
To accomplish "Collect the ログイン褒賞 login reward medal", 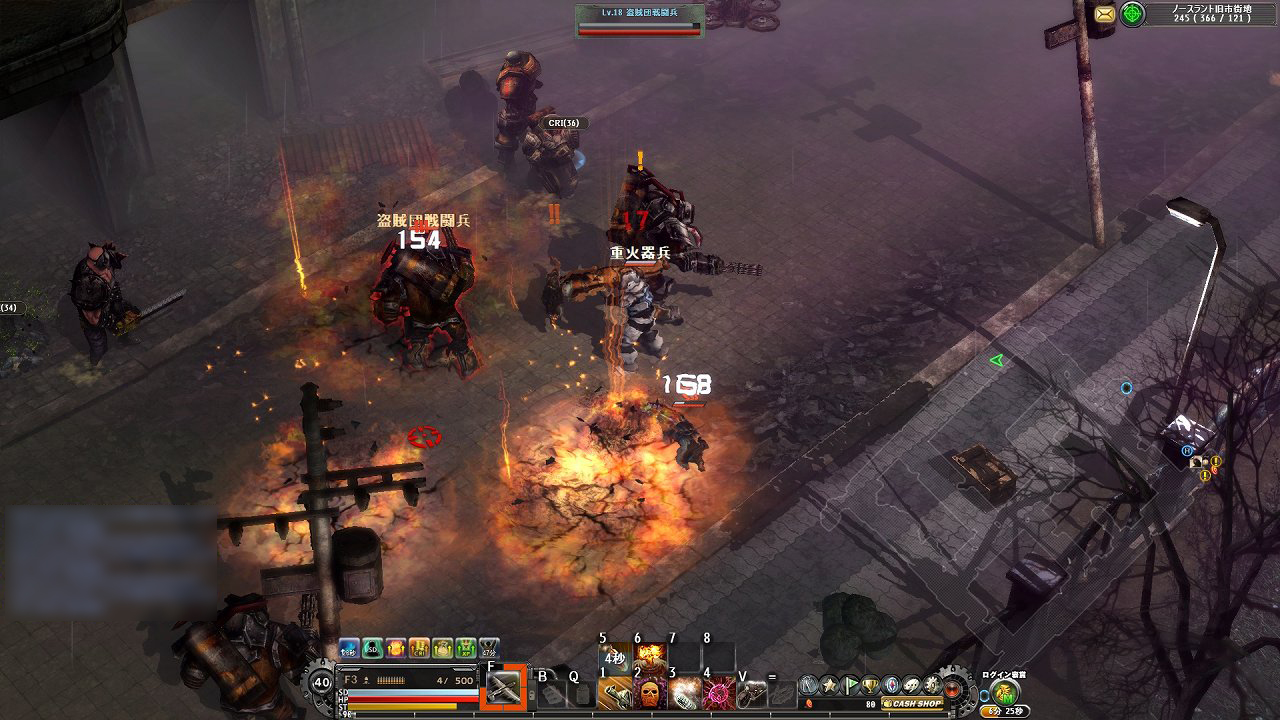I will click(x=1003, y=690).
